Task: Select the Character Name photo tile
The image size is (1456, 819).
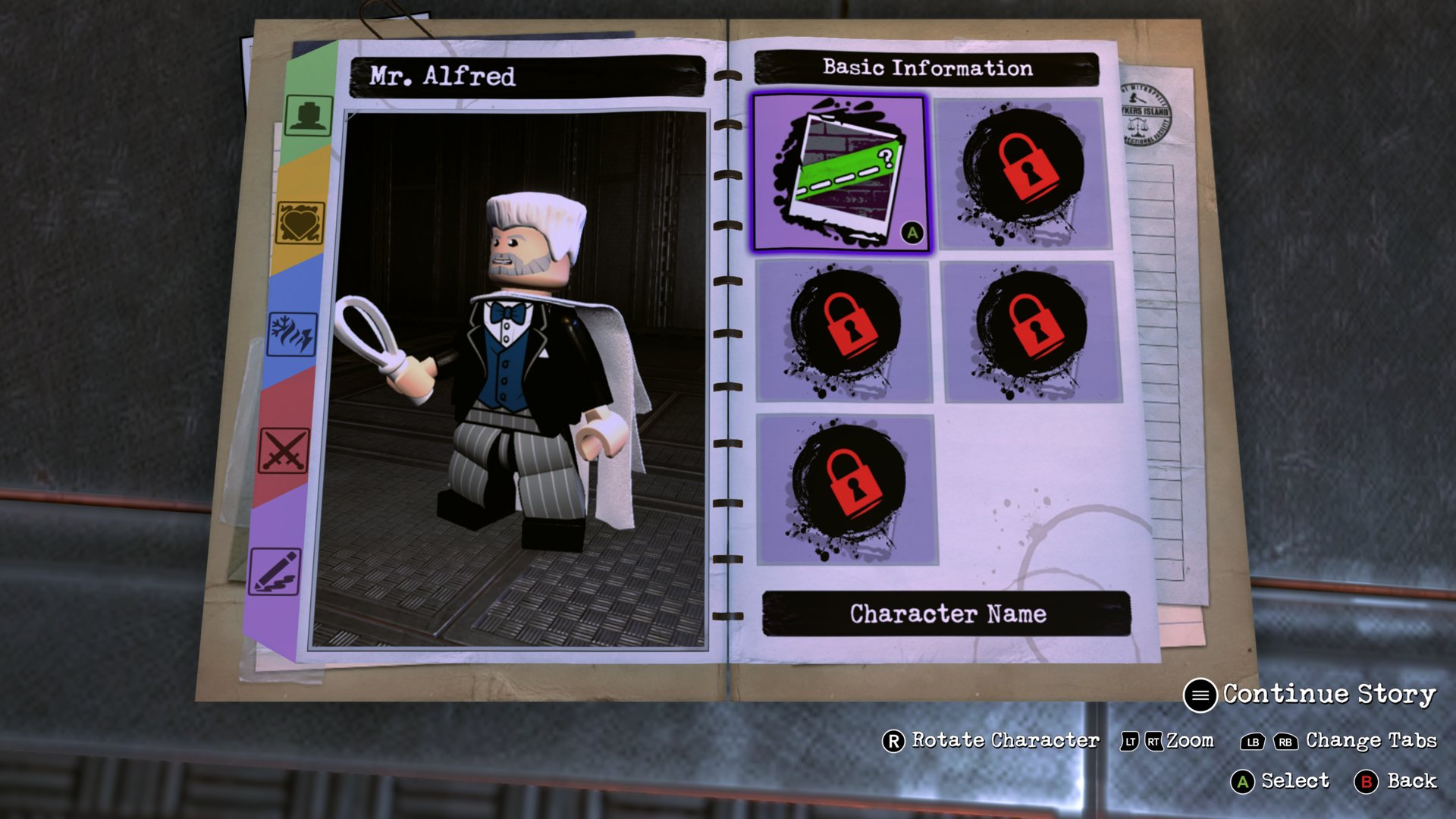Action: 839,173
